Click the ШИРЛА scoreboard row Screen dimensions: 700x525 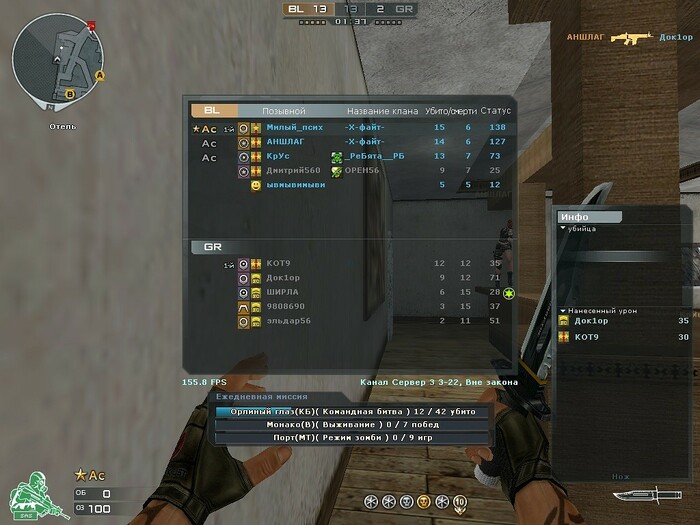(x=282, y=291)
